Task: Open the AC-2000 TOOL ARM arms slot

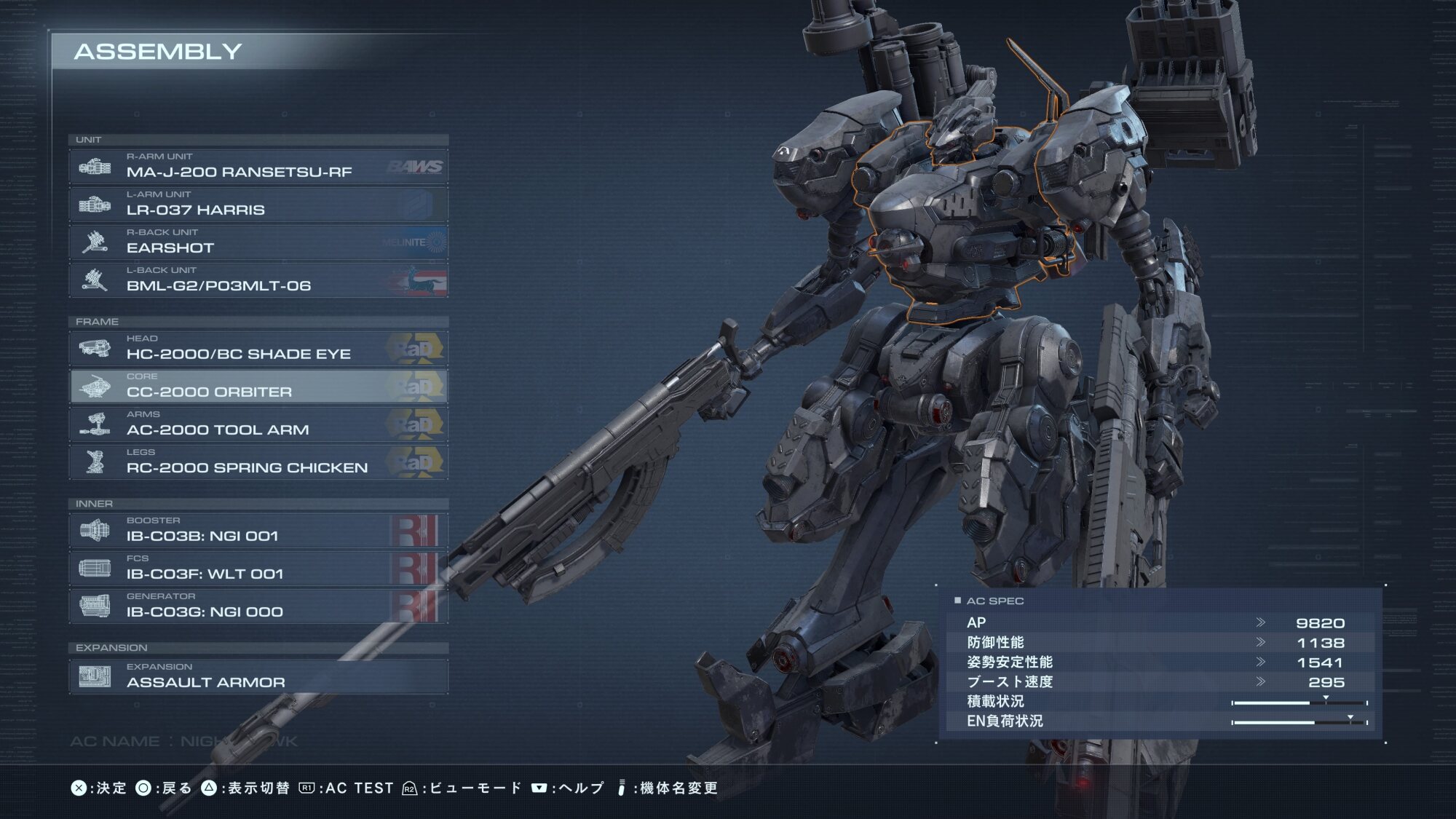Action: pyautogui.click(x=258, y=424)
